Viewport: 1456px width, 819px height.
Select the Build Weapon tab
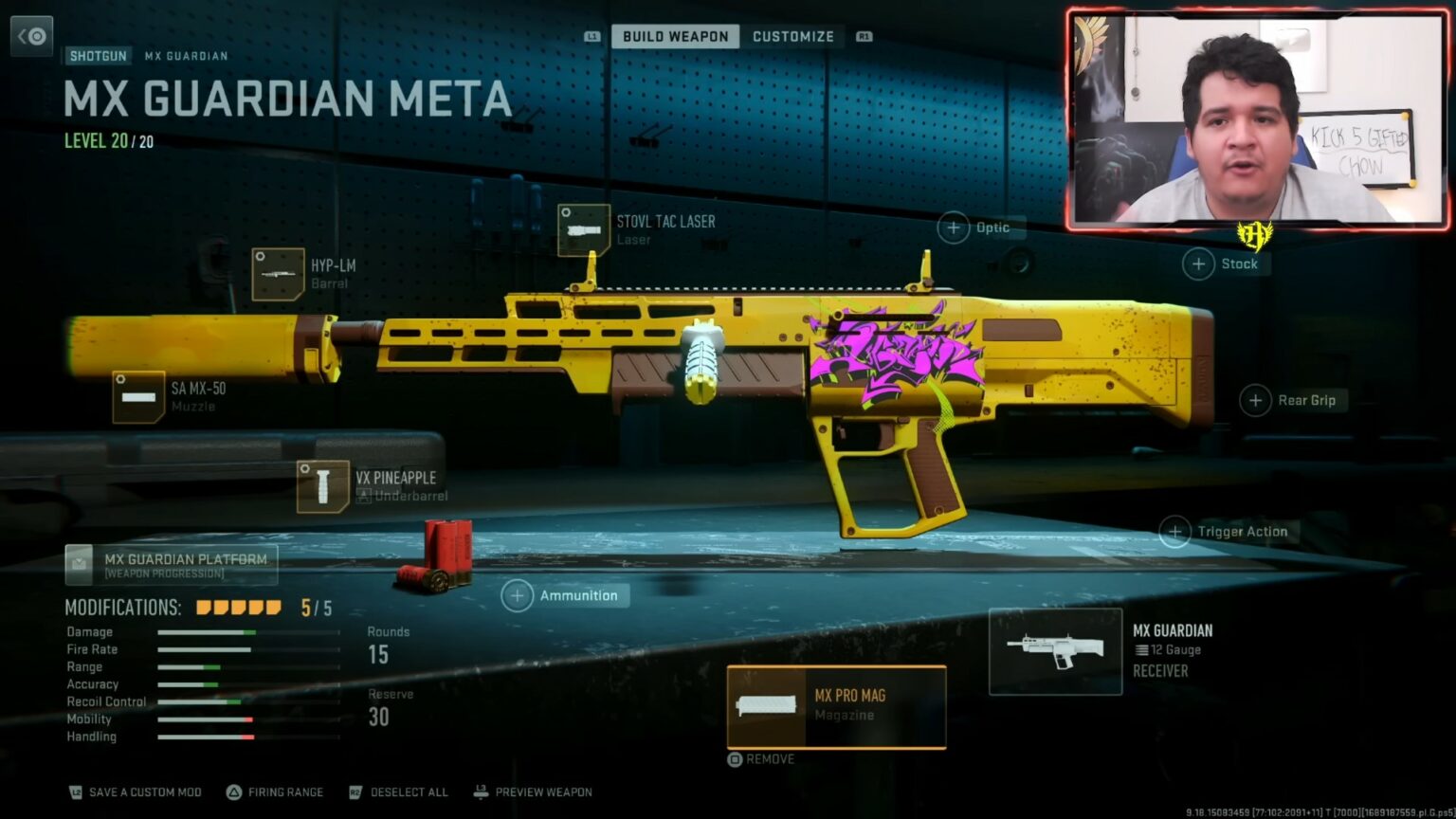(675, 37)
